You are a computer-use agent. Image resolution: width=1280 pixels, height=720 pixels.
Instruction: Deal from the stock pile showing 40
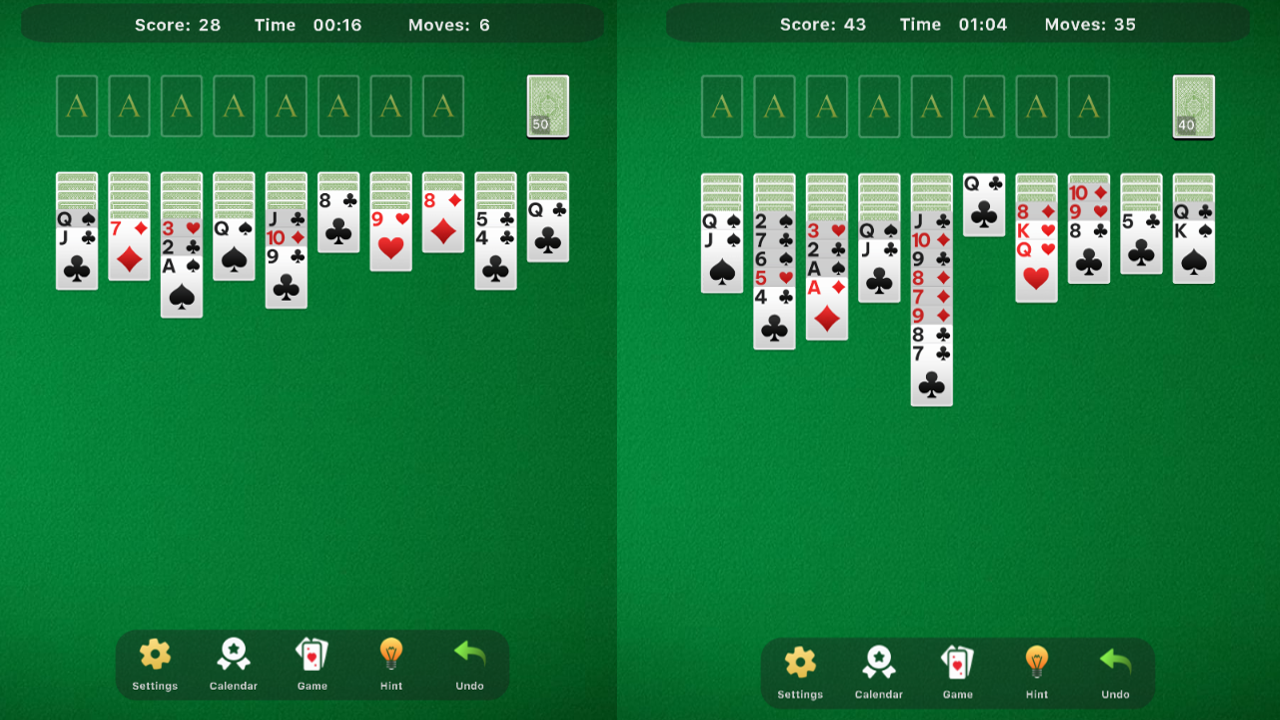pos(1192,105)
